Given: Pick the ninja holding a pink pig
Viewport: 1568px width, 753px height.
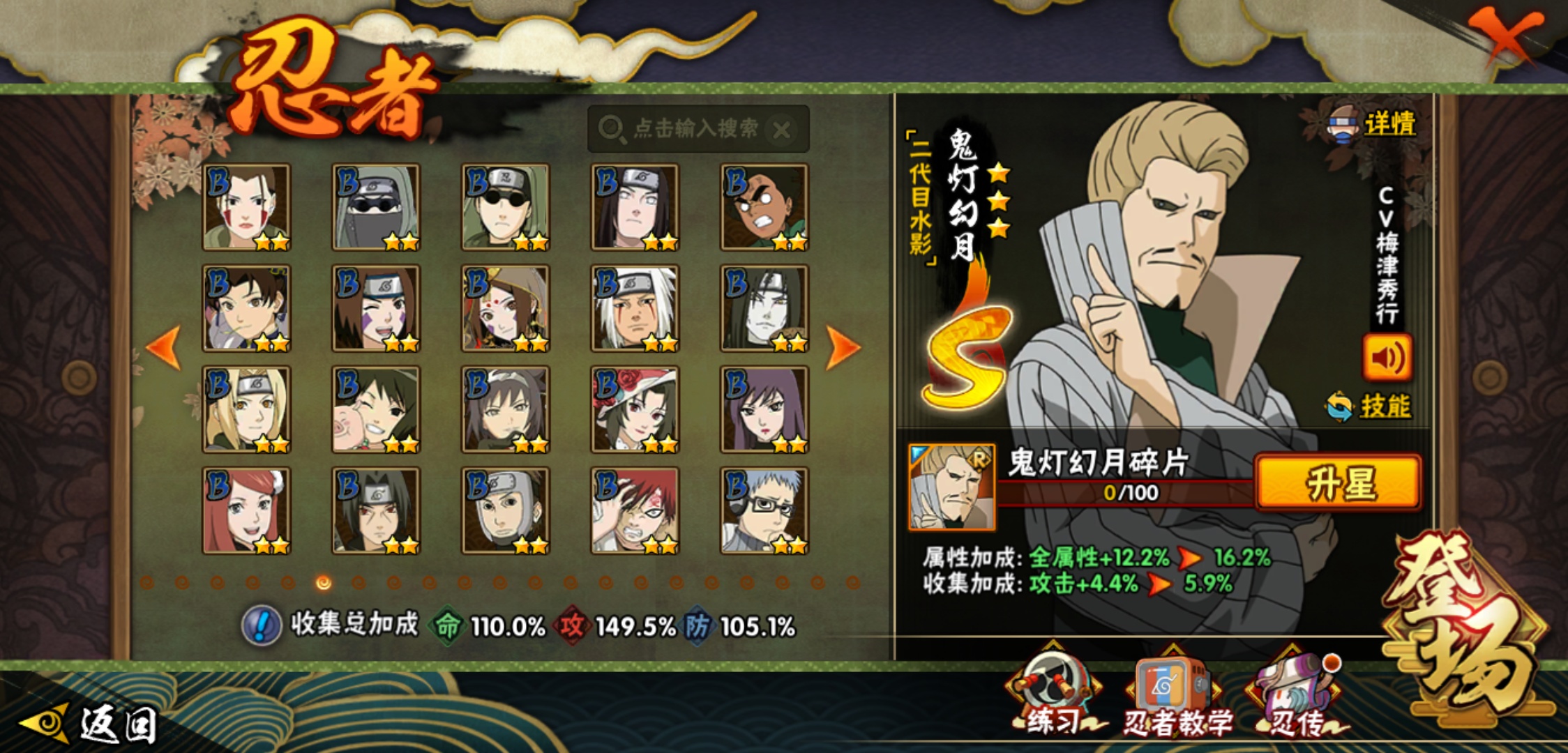Looking at the screenshot, I should tap(376, 410).
